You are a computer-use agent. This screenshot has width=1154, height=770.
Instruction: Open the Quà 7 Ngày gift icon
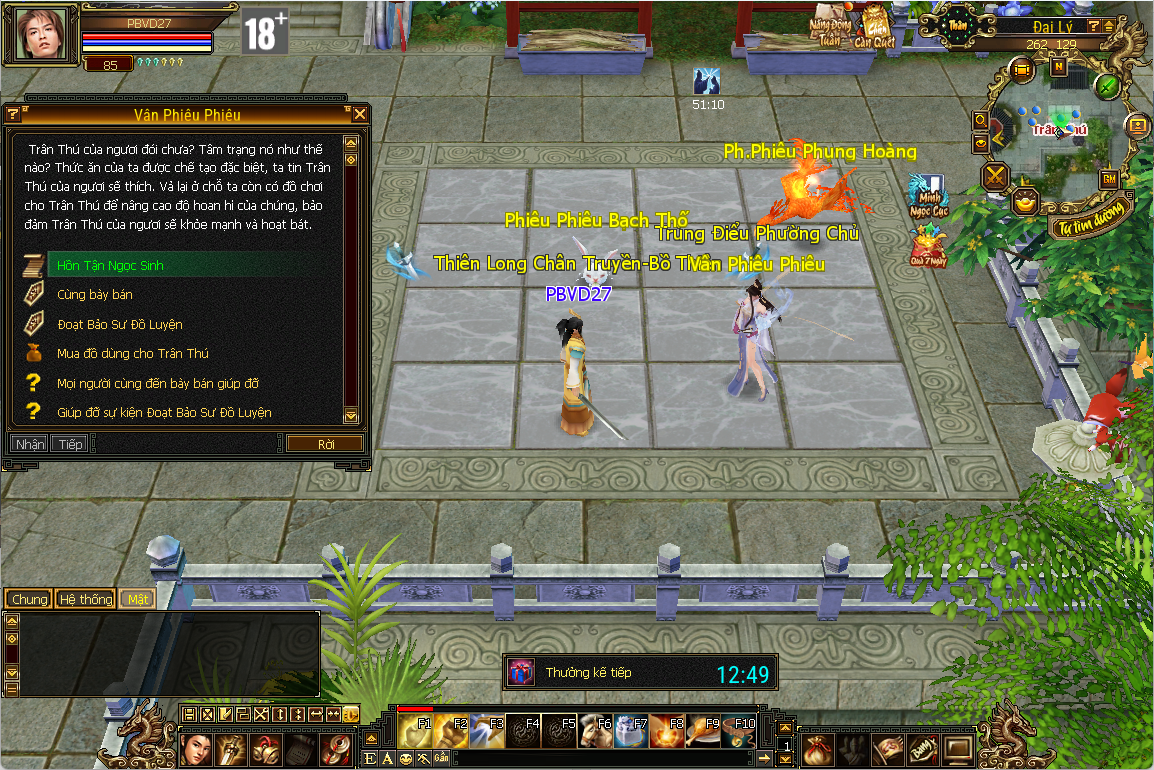click(x=926, y=246)
